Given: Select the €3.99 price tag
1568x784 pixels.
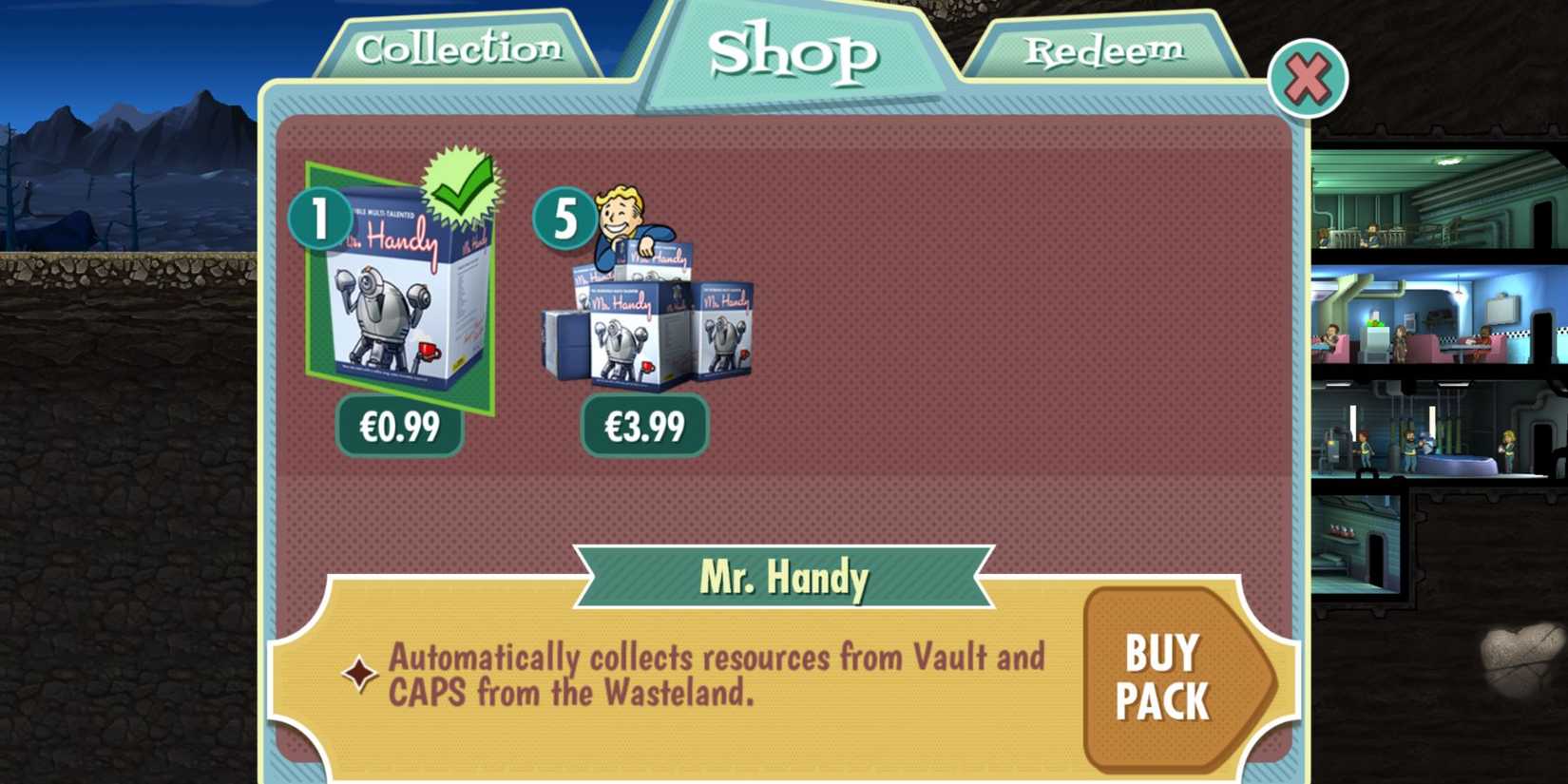Looking at the screenshot, I should [x=644, y=427].
